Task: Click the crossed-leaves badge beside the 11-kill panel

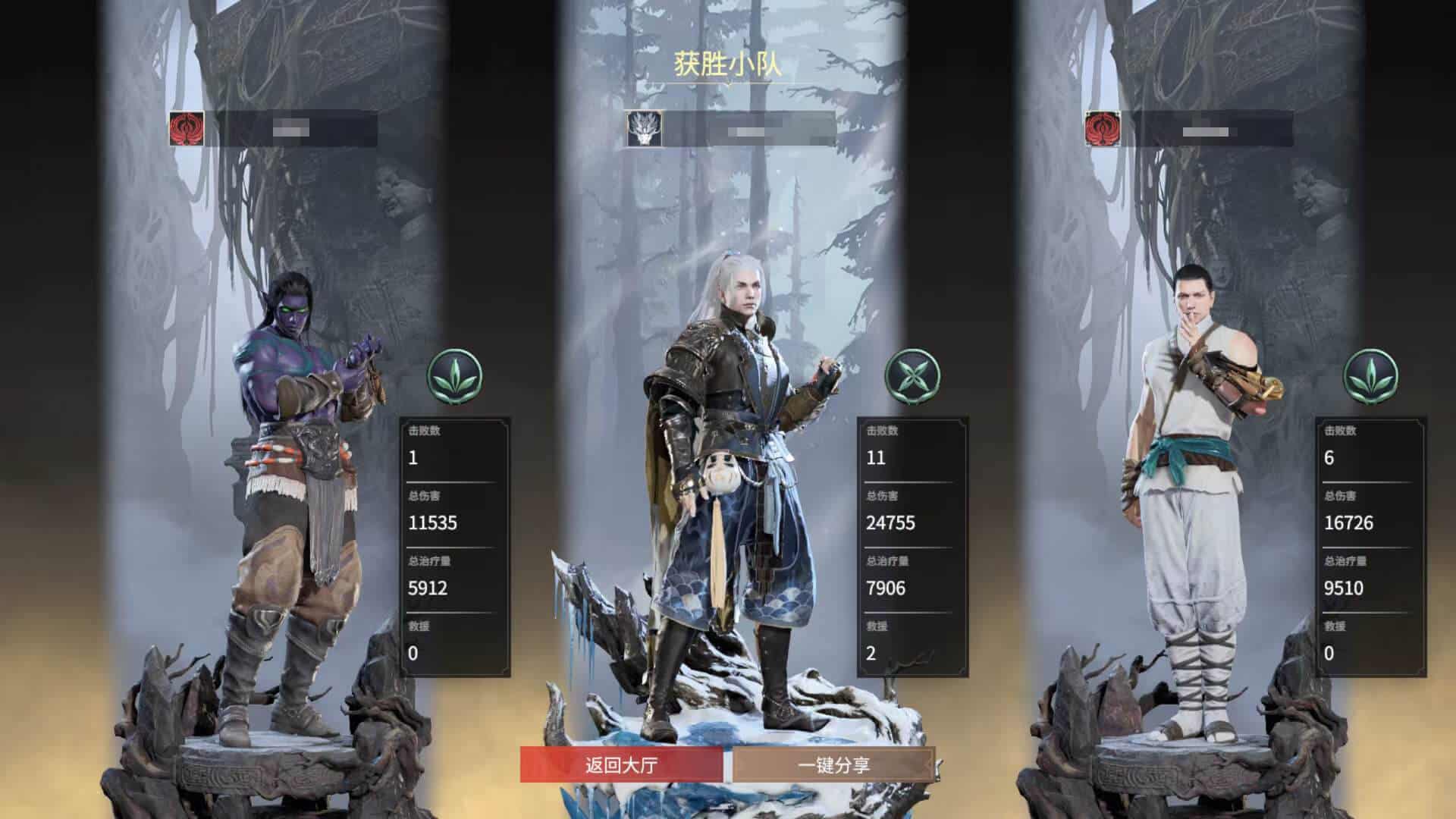Action: click(912, 376)
